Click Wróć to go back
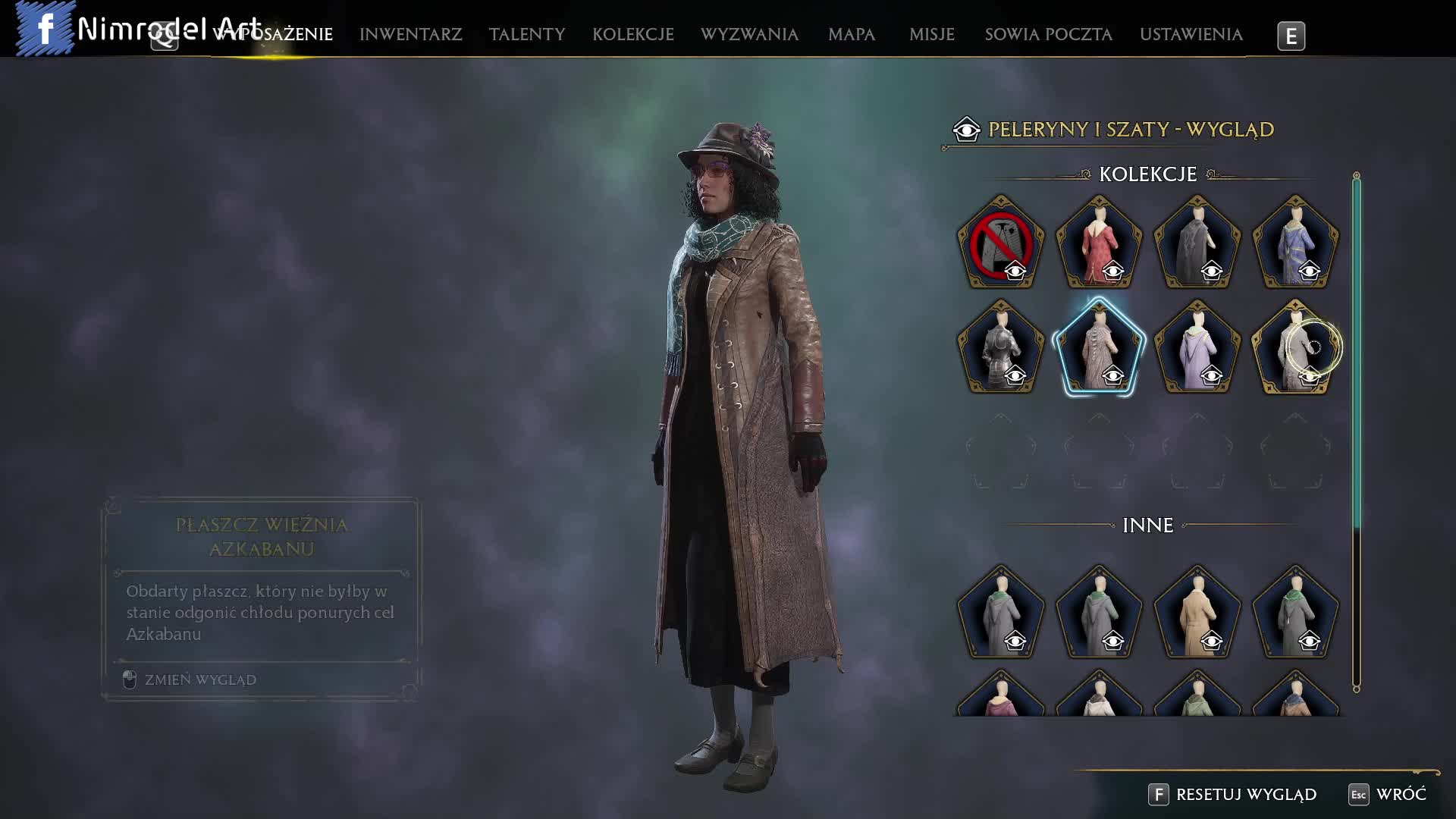The image size is (1456, 819). pyautogui.click(x=1400, y=794)
